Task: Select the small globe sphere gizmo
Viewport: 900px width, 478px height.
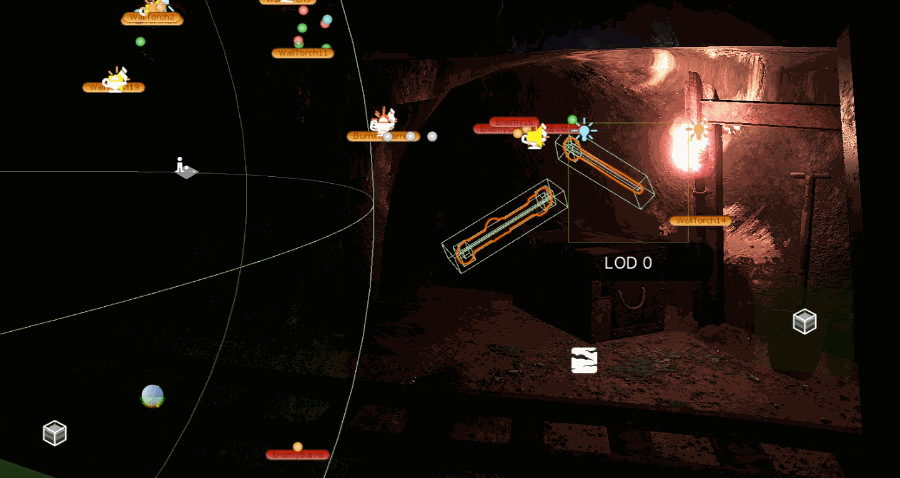Action: coord(152,396)
